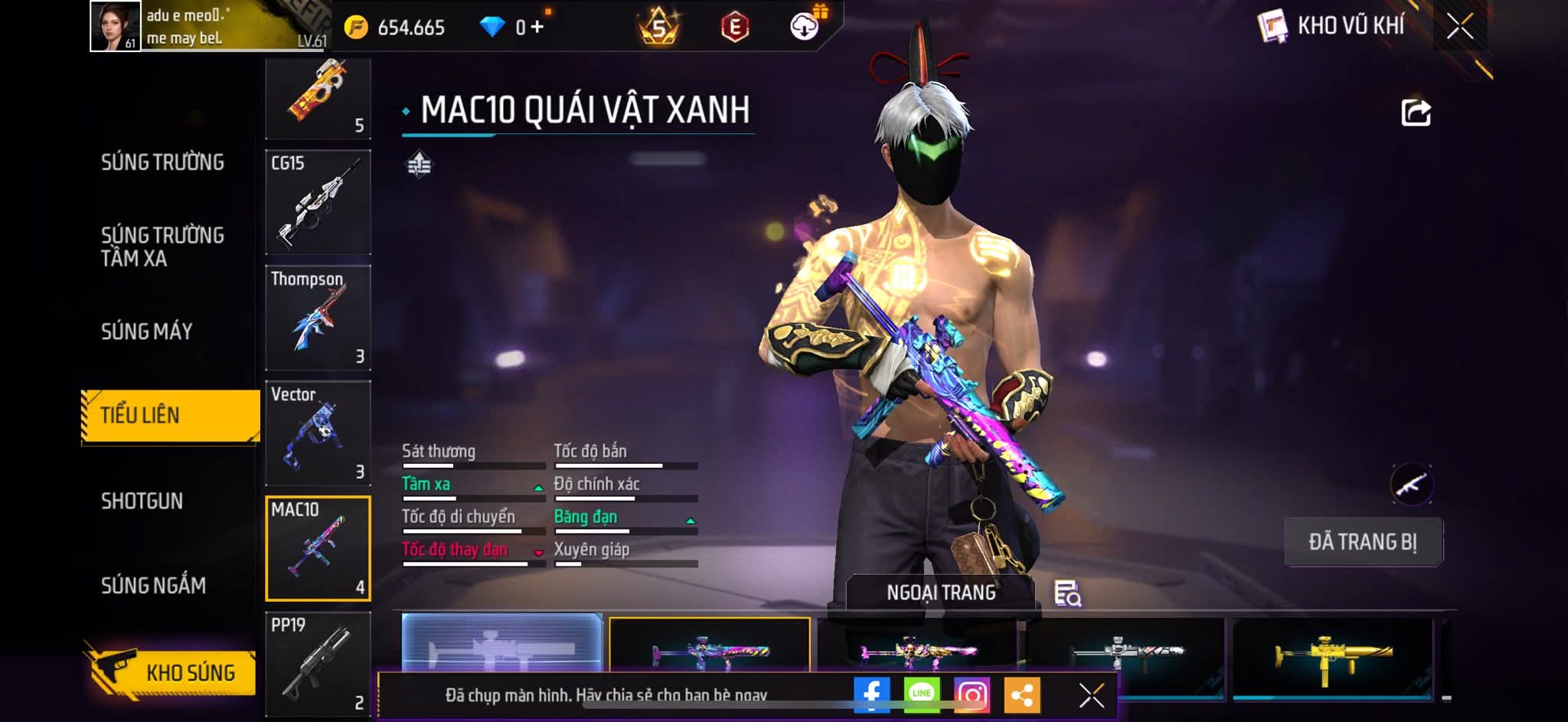Share screenshot via Instagram icon
1568x722 pixels.
972,694
